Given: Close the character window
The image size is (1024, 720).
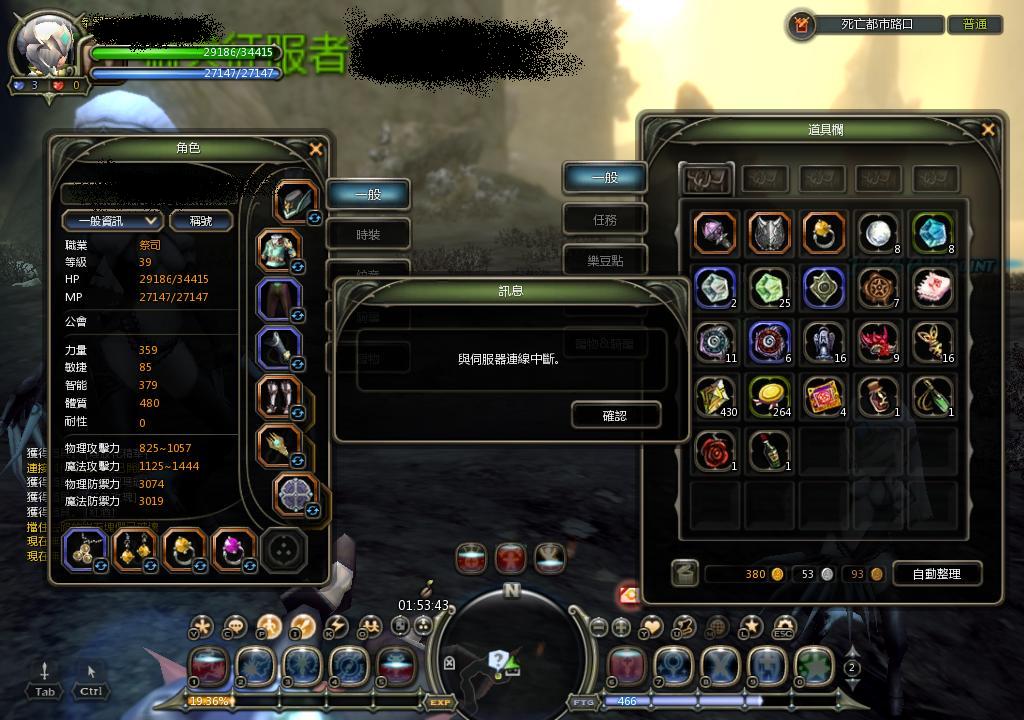Looking at the screenshot, I should point(316,149).
